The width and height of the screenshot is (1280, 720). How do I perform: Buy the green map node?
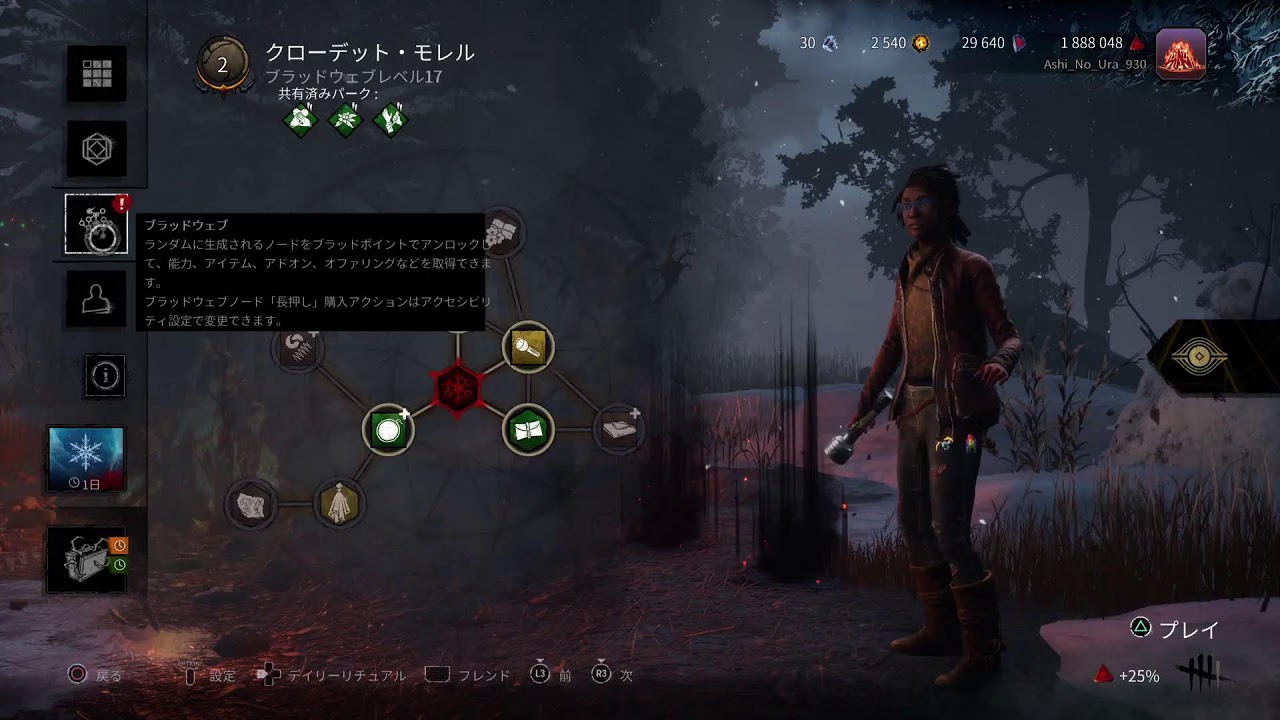point(527,430)
